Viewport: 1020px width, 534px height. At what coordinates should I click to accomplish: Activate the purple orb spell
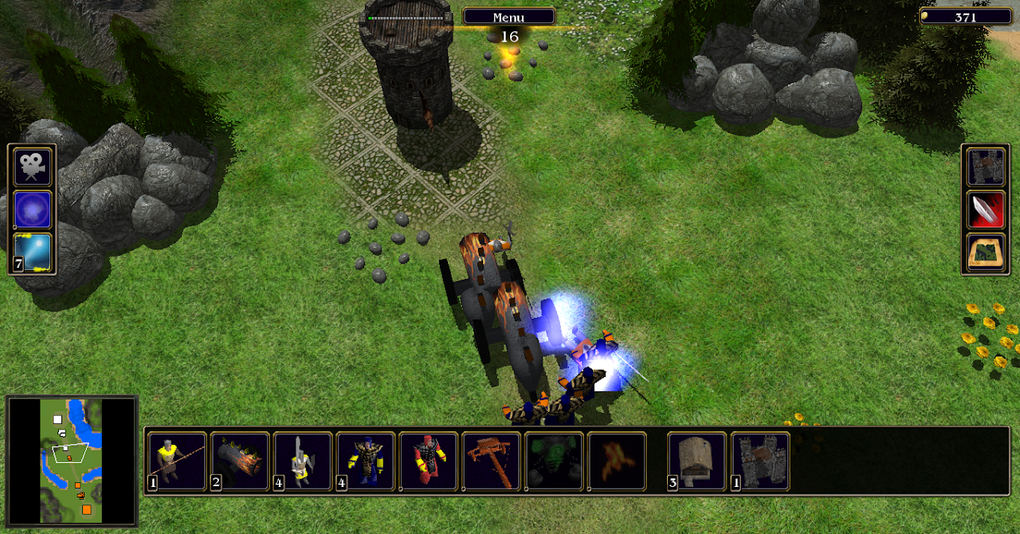coord(33,210)
